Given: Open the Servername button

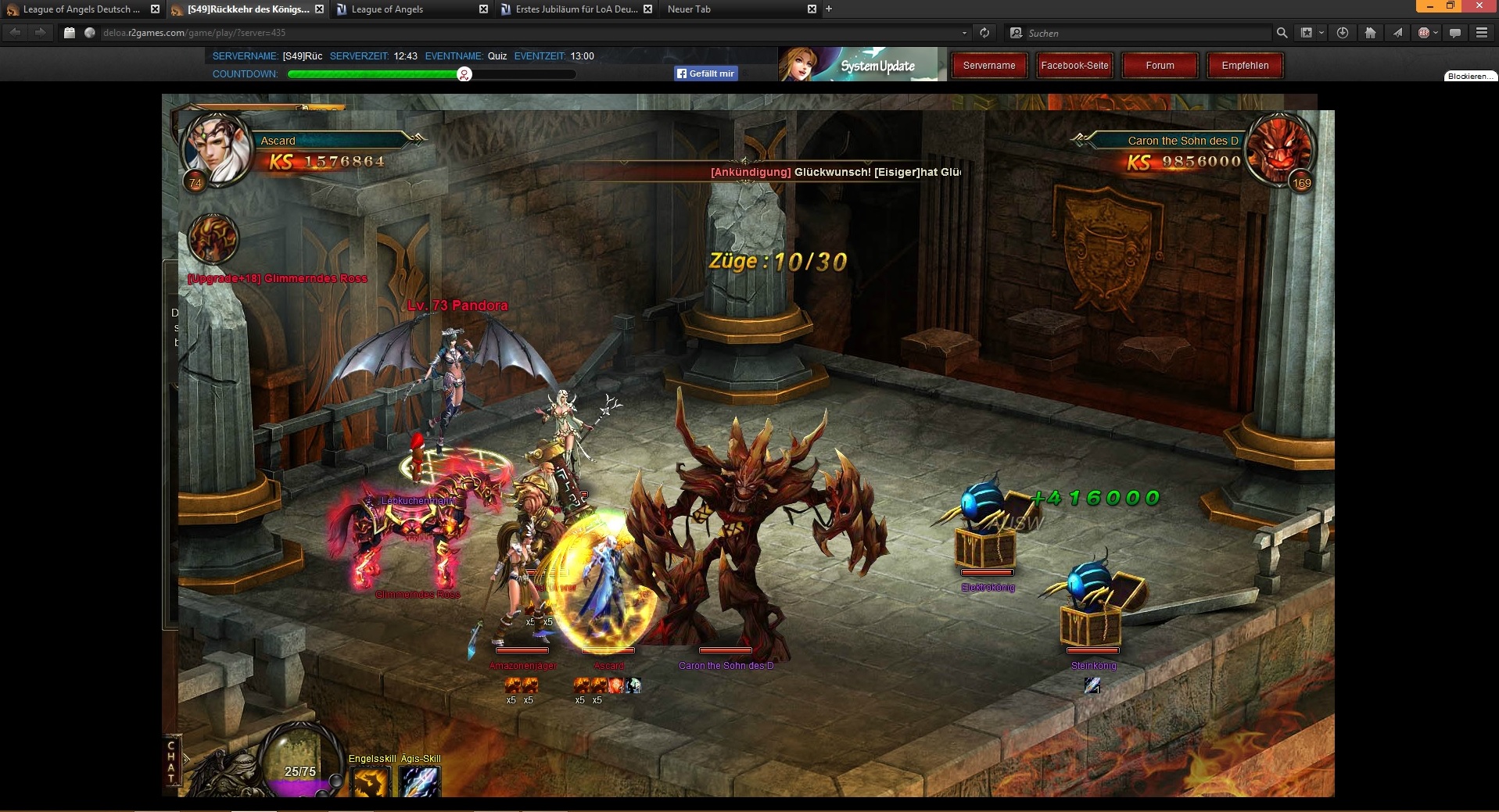Looking at the screenshot, I should click(989, 66).
